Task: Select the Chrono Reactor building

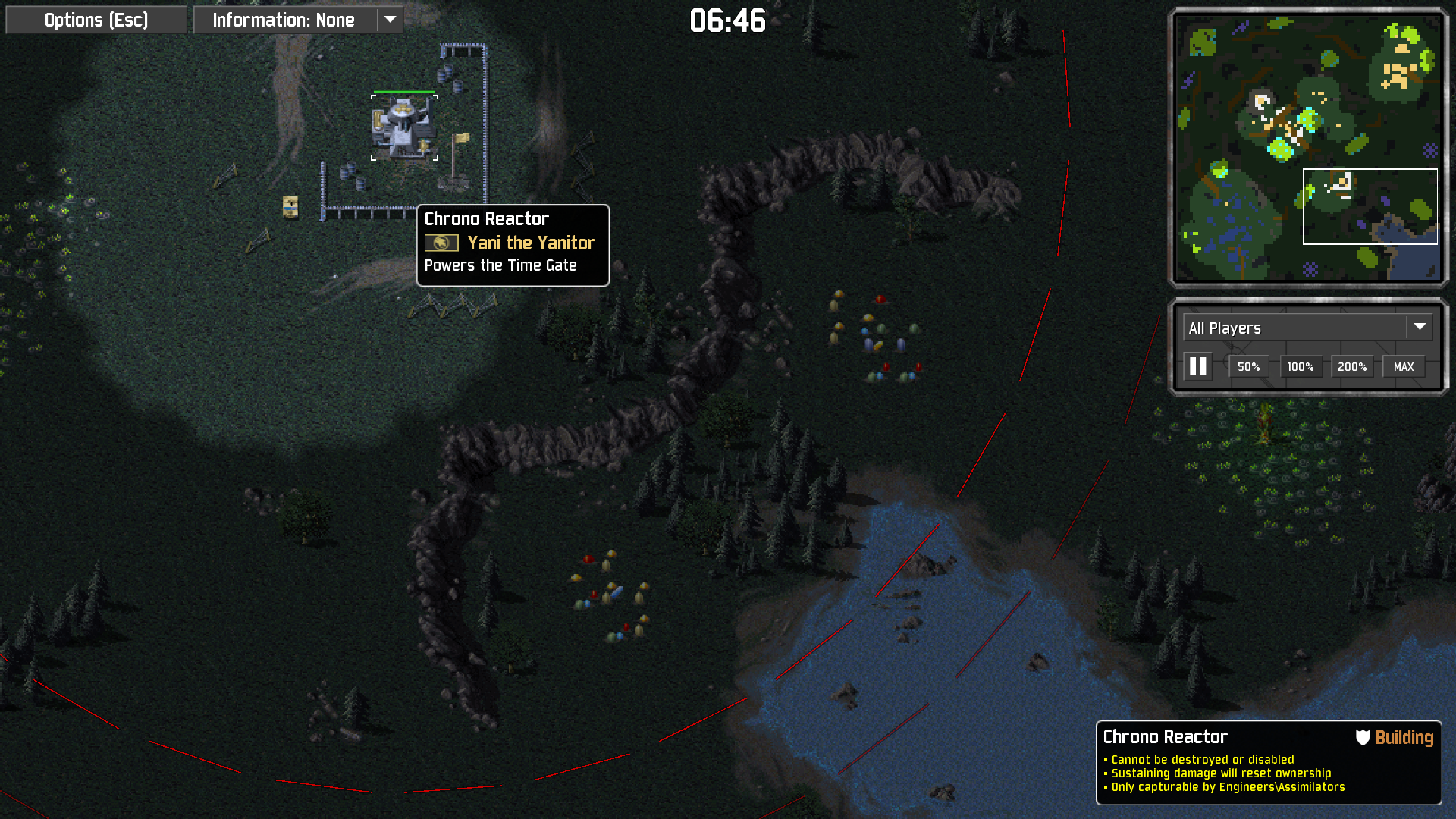Action: pos(403,127)
